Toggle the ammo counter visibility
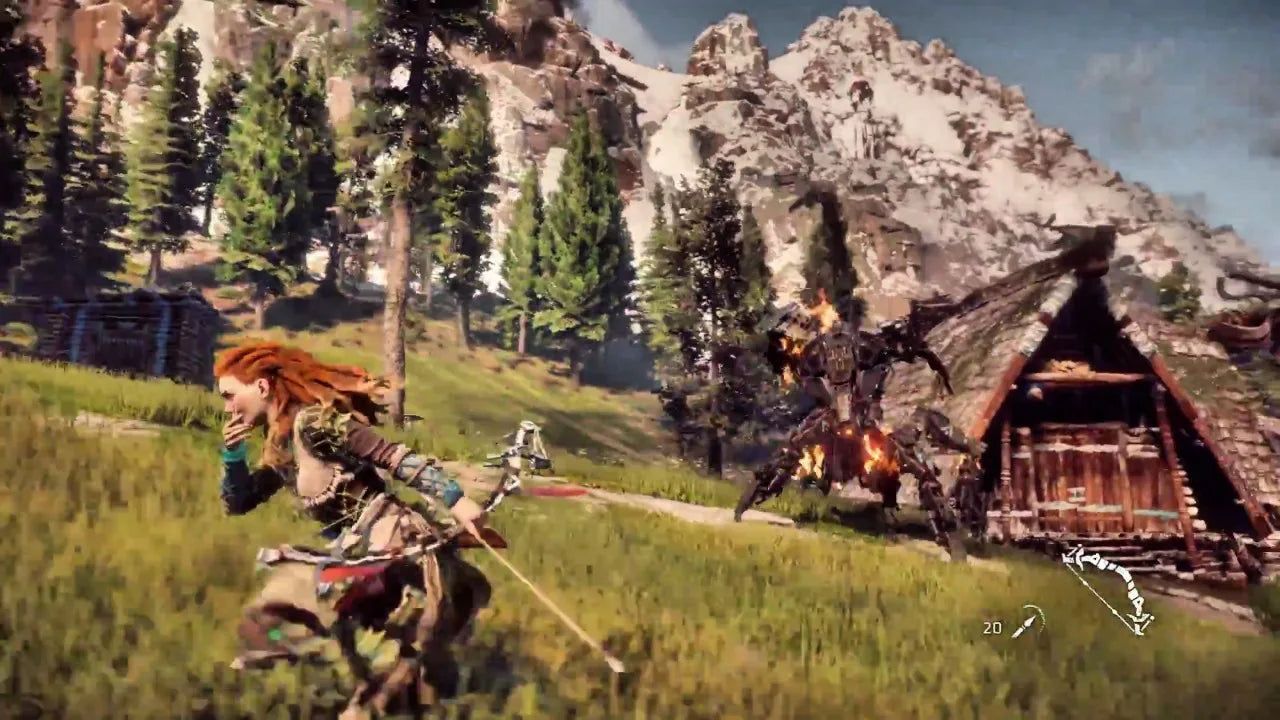 pos(993,627)
